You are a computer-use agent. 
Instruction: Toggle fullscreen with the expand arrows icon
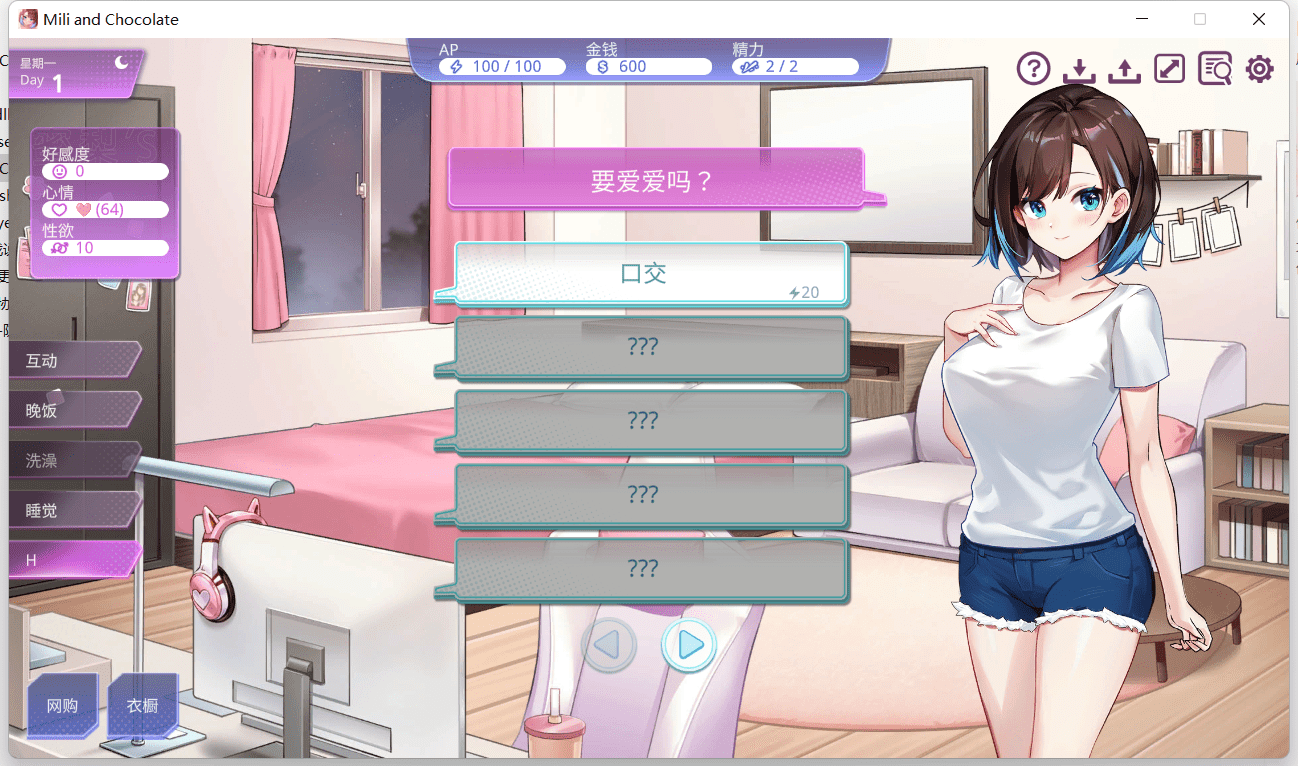click(1169, 68)
